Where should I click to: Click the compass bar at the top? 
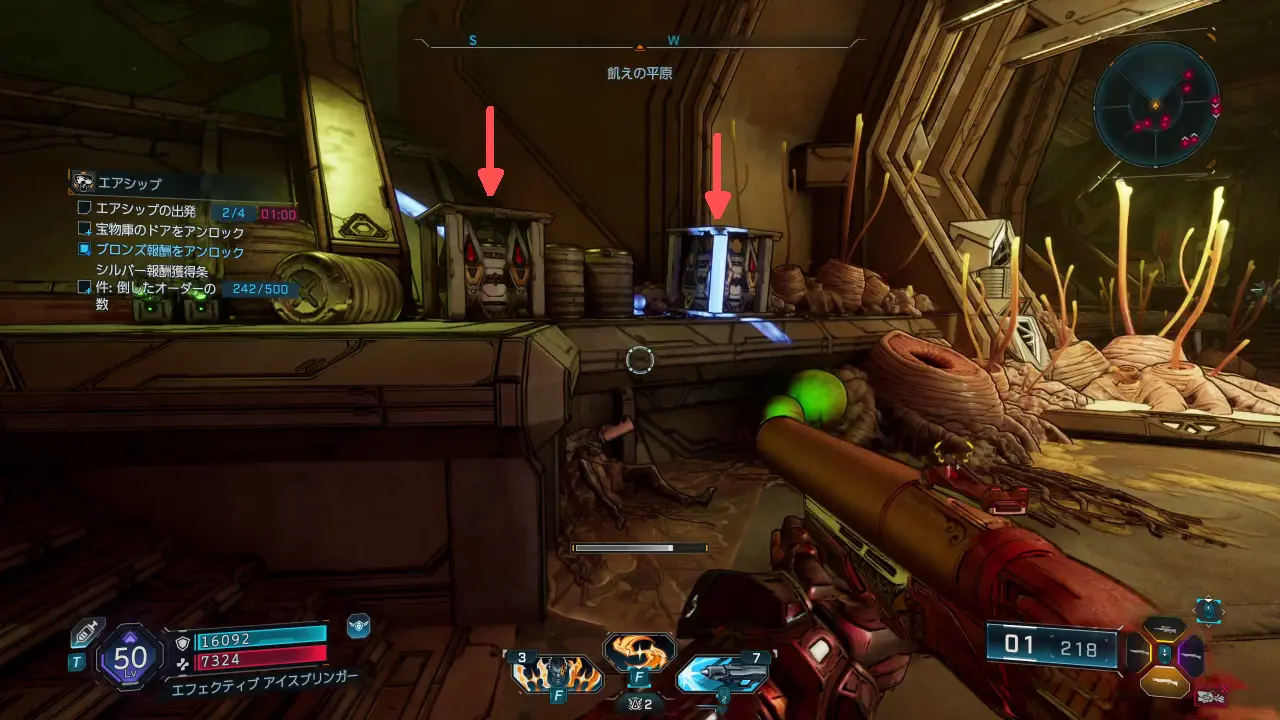pos(640,43)
